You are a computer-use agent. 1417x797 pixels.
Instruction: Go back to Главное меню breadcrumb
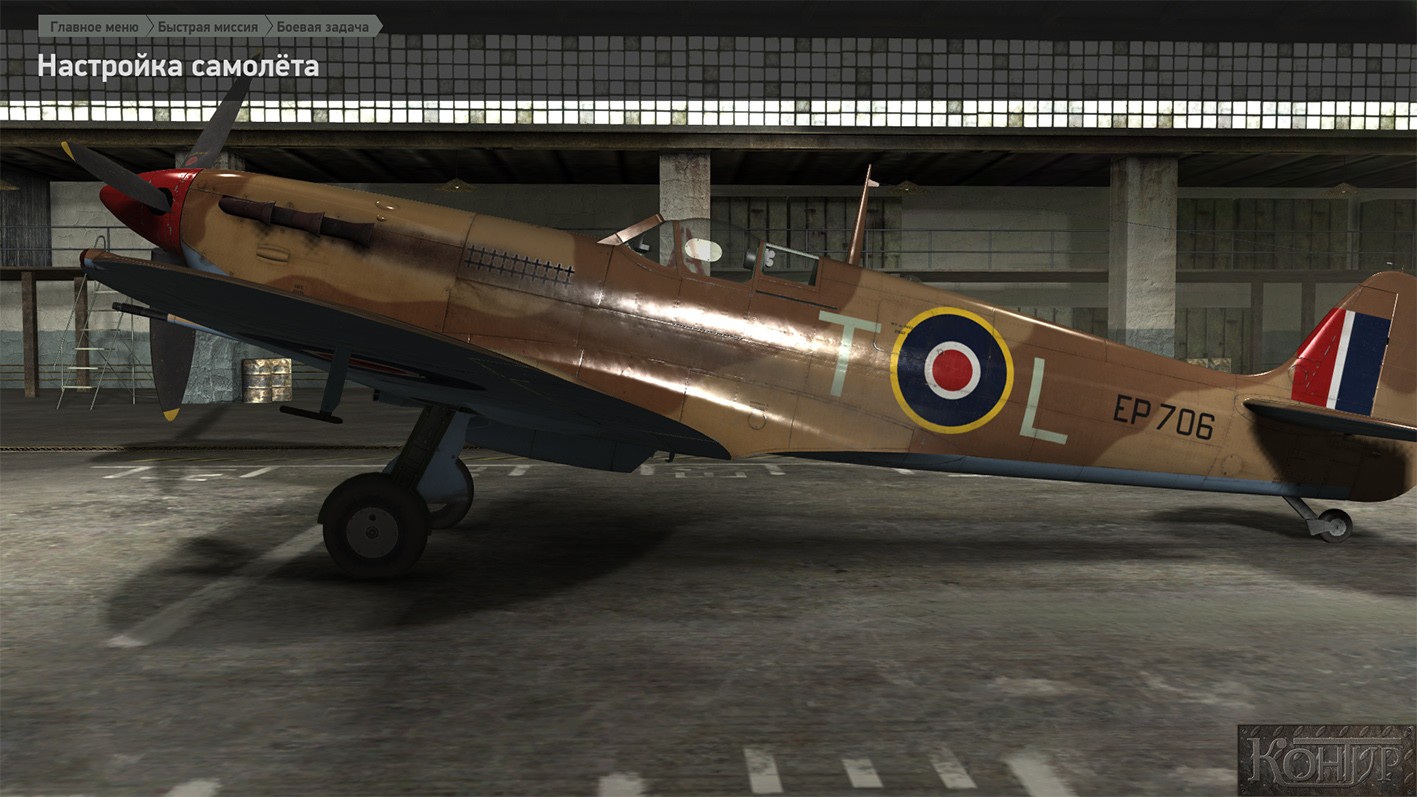[x=94, y=26]
